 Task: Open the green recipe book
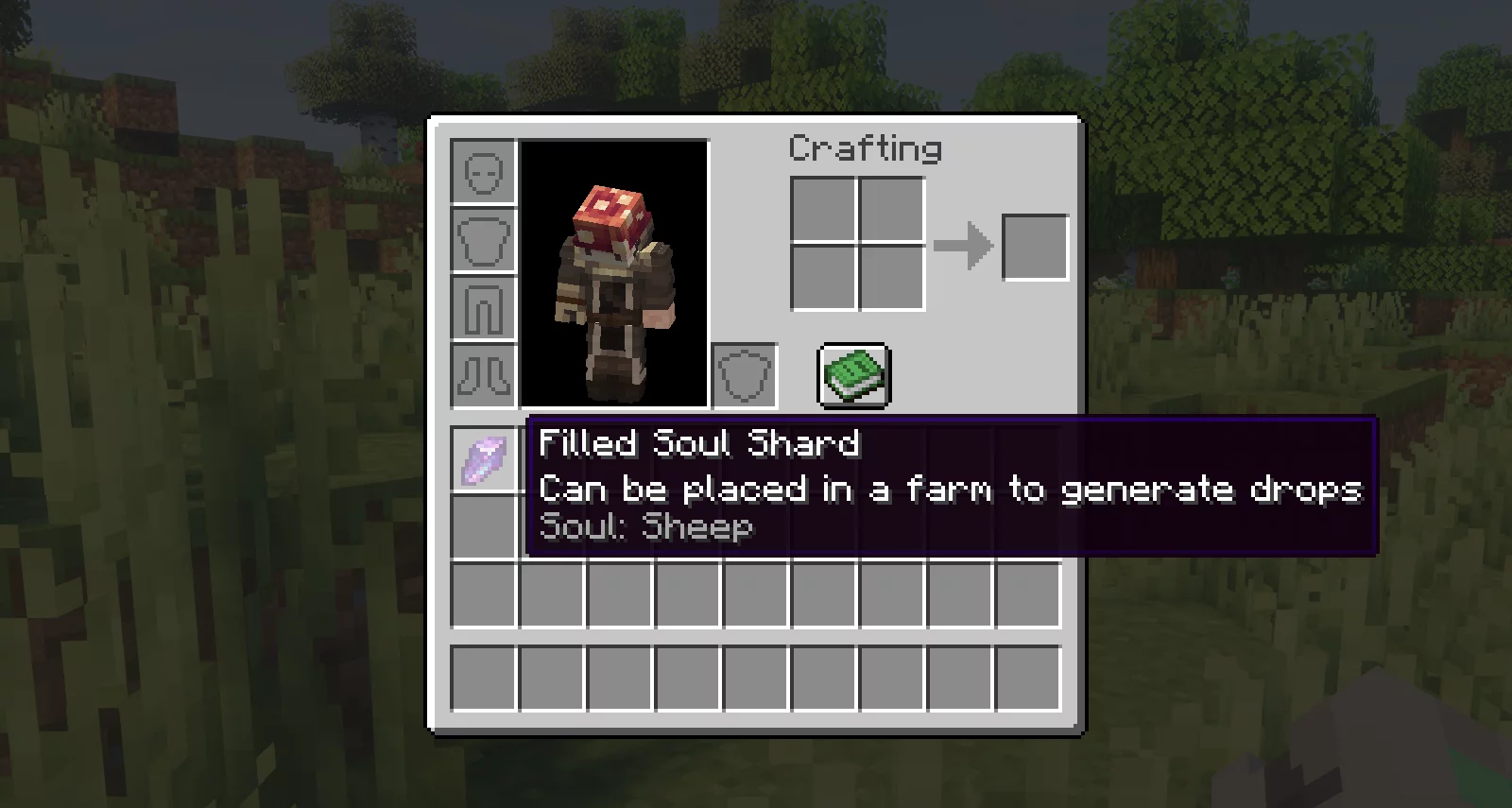tap(853, 375)
